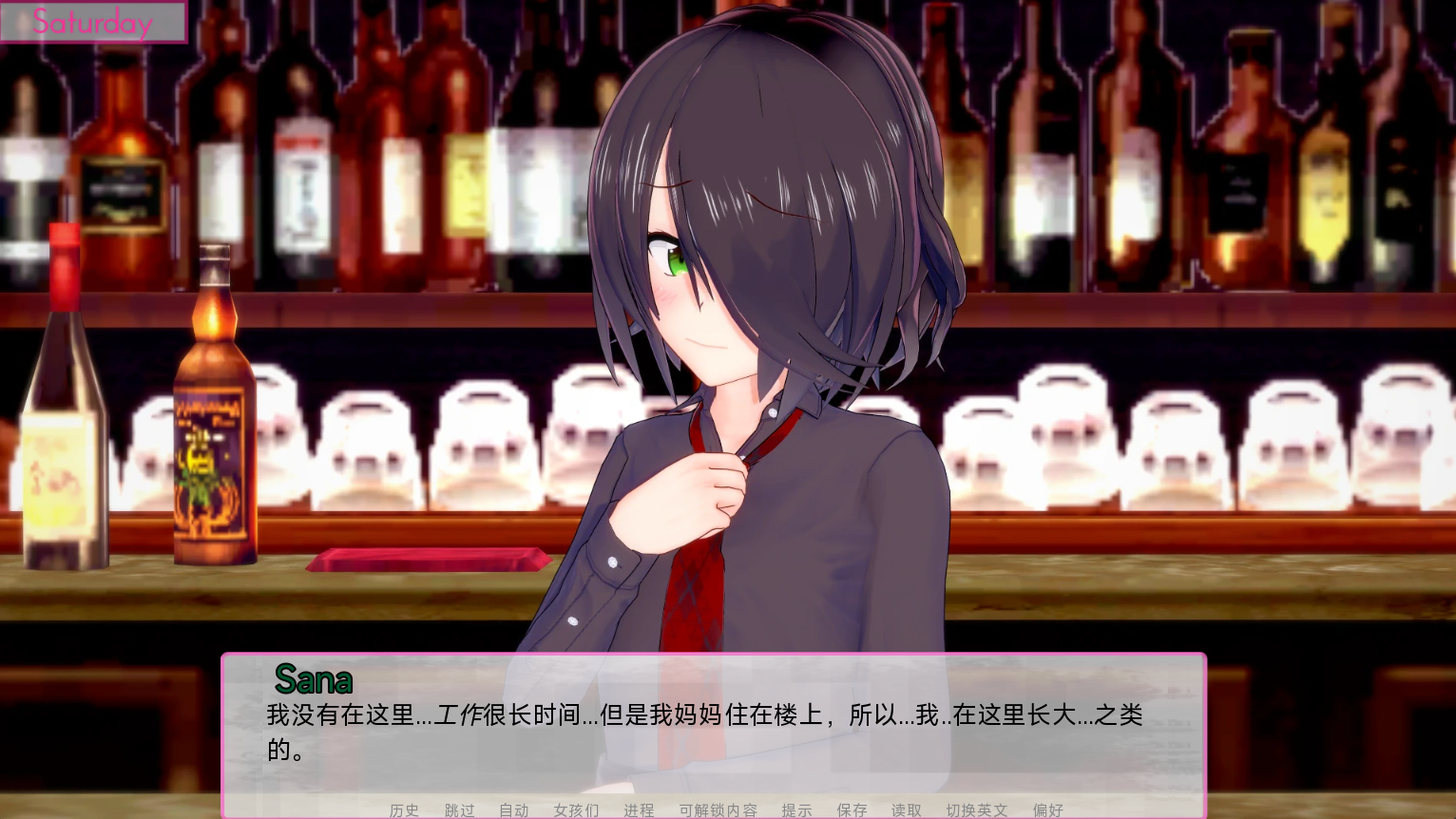This screenshot has height=819, width=1456.
Task: Enable 跳过 (Skip) mode
Action: coord(458,810)
